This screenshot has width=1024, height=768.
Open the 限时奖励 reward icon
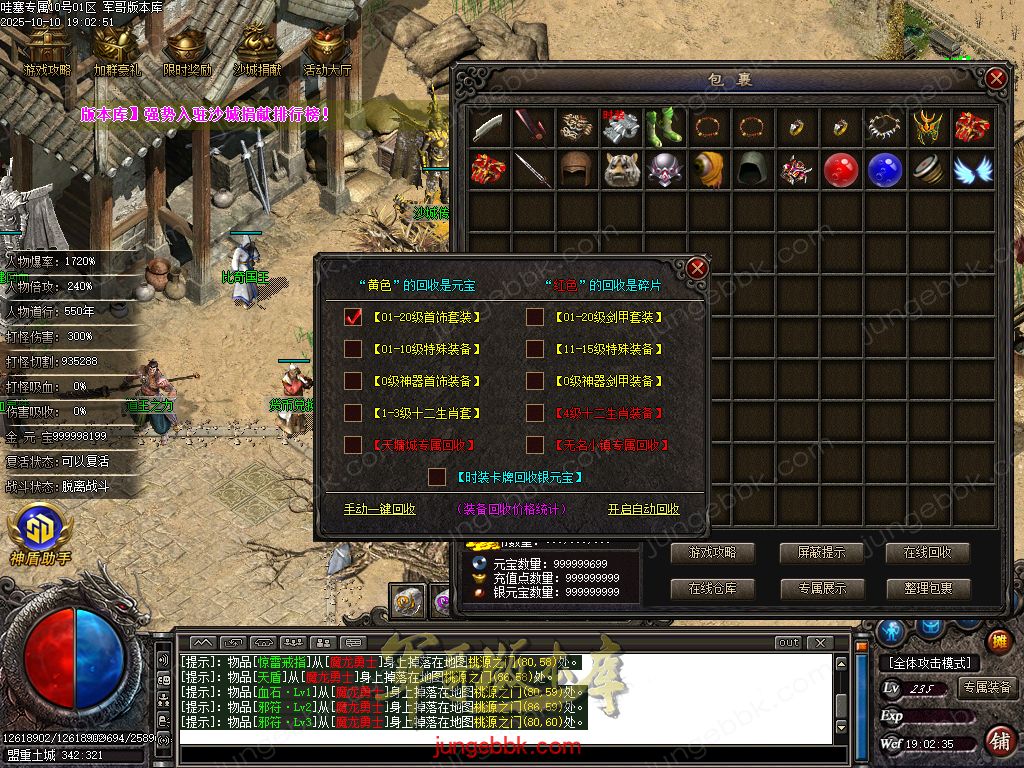(188, 50)
